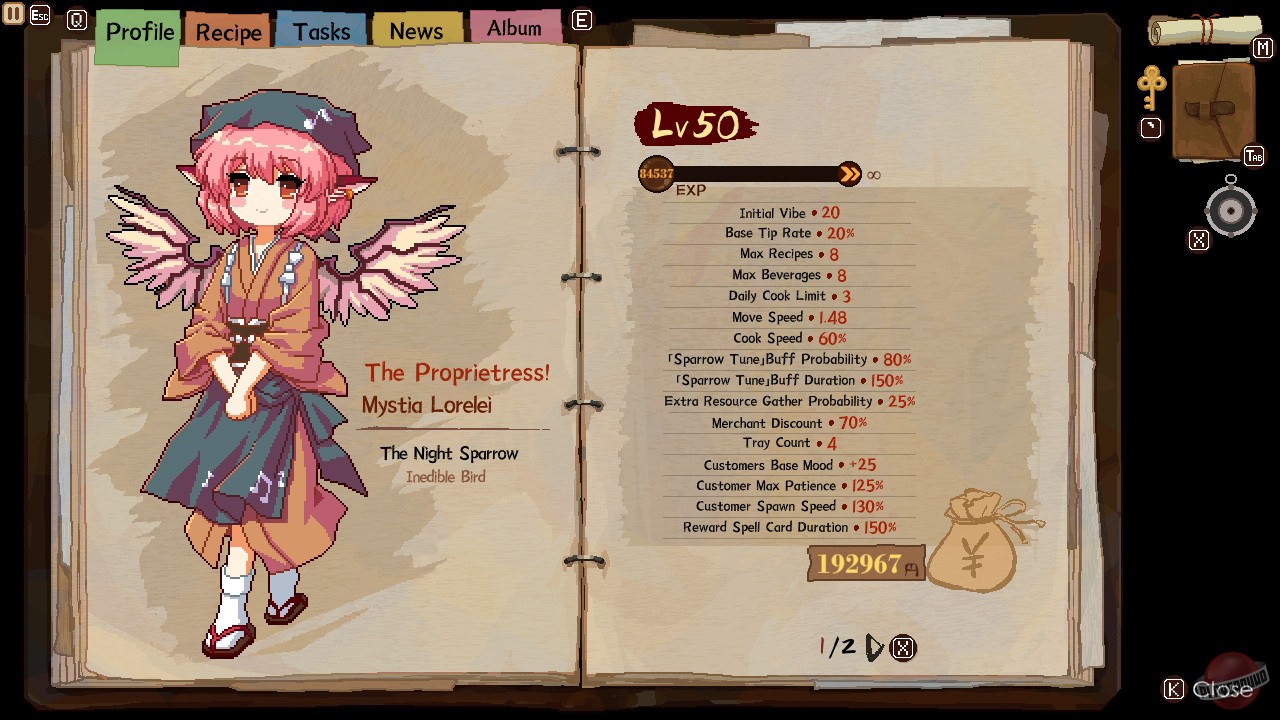This screenshot has width=1280, height=720.
Task: Click the E key icon beside Album tab
Action: [581, 20]
